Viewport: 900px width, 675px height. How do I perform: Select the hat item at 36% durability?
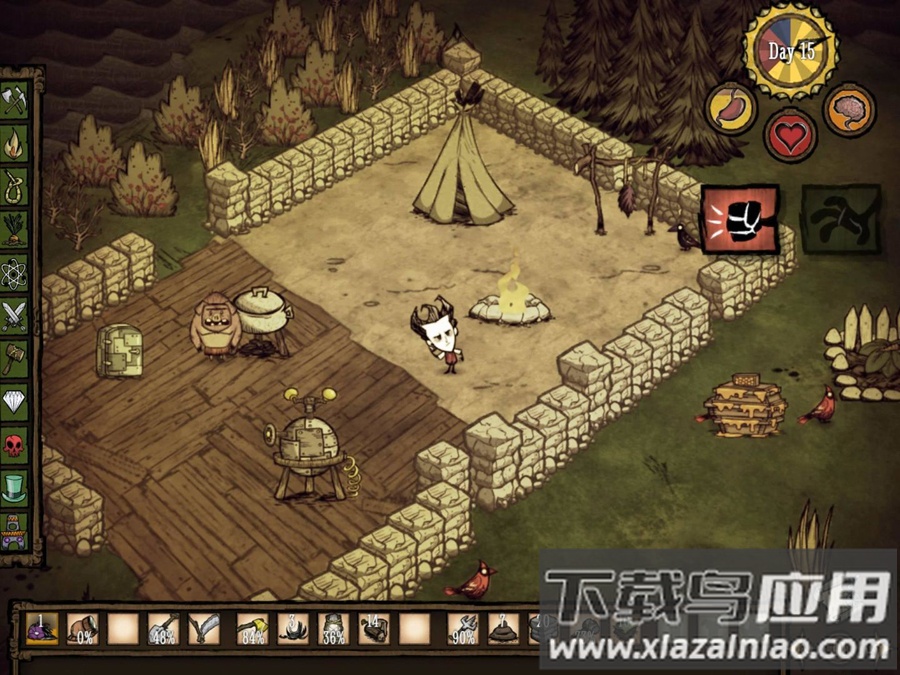coord(334,629)
